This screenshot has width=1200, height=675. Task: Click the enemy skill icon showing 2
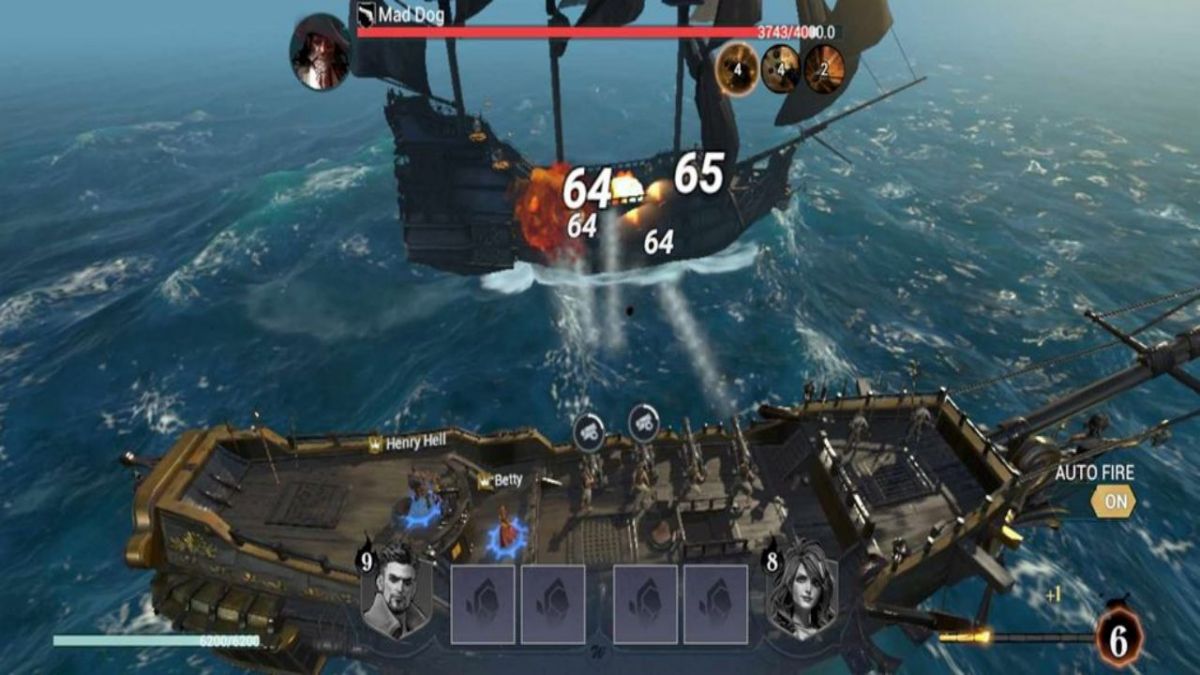825,70
